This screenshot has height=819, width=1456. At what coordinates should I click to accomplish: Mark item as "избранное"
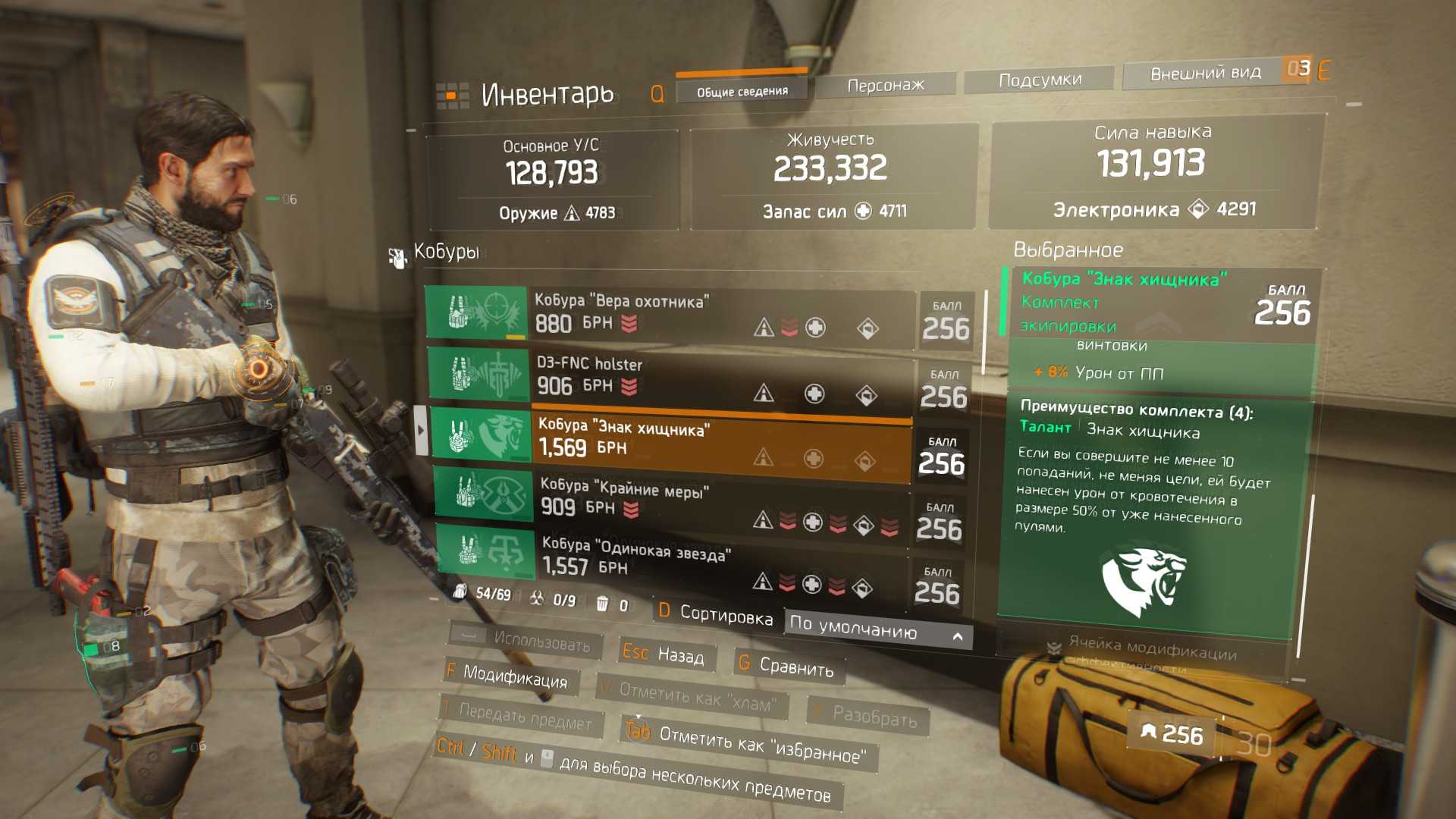[x=748, y=744]
